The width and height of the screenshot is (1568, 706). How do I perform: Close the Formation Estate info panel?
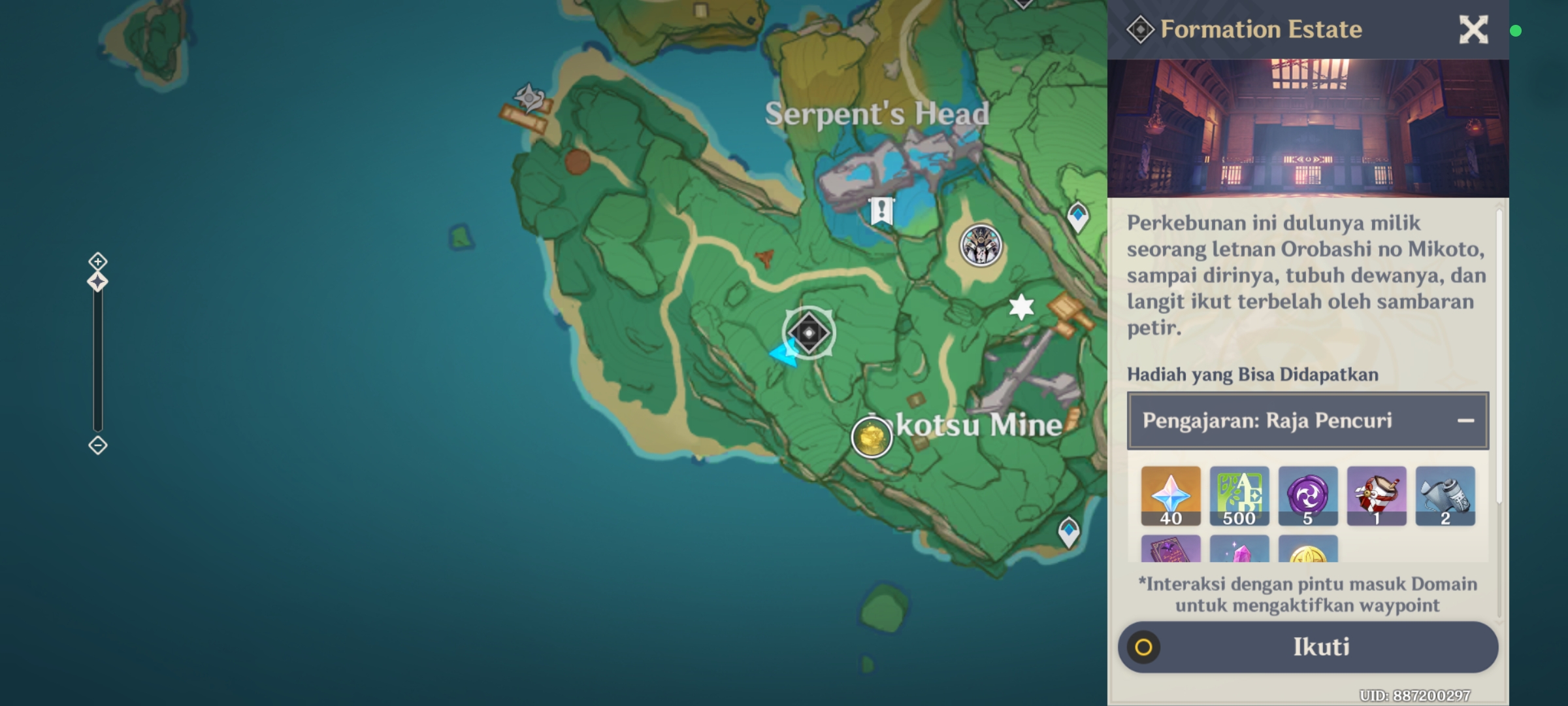click(1473, 29)
